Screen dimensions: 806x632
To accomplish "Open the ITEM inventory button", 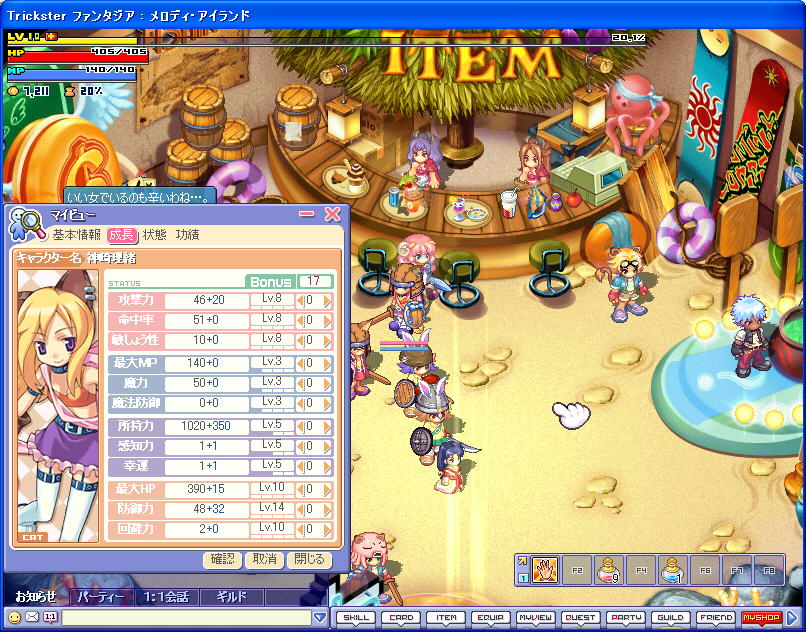I will [x=446, y=618].
